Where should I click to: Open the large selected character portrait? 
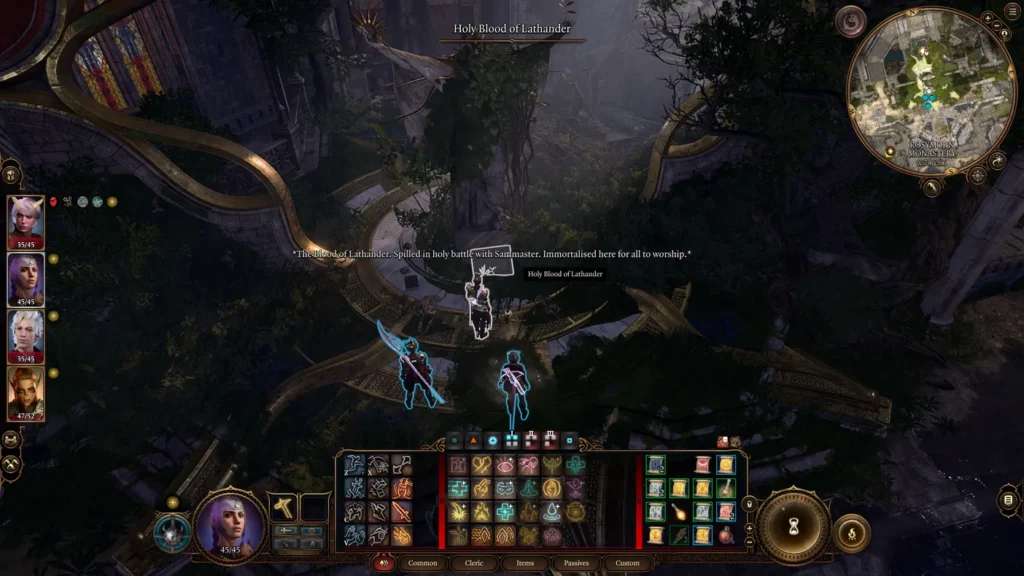[x=230, y=525]
